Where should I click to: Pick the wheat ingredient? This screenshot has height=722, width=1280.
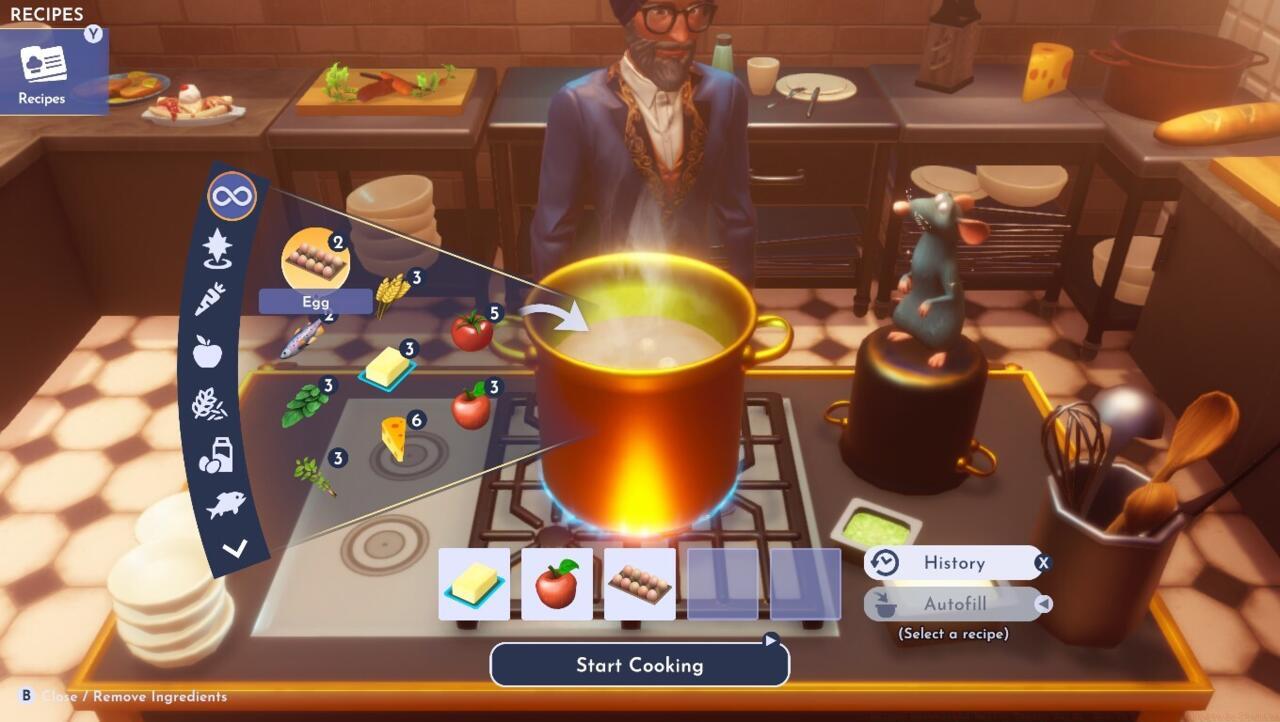click(x=392, y=293)
